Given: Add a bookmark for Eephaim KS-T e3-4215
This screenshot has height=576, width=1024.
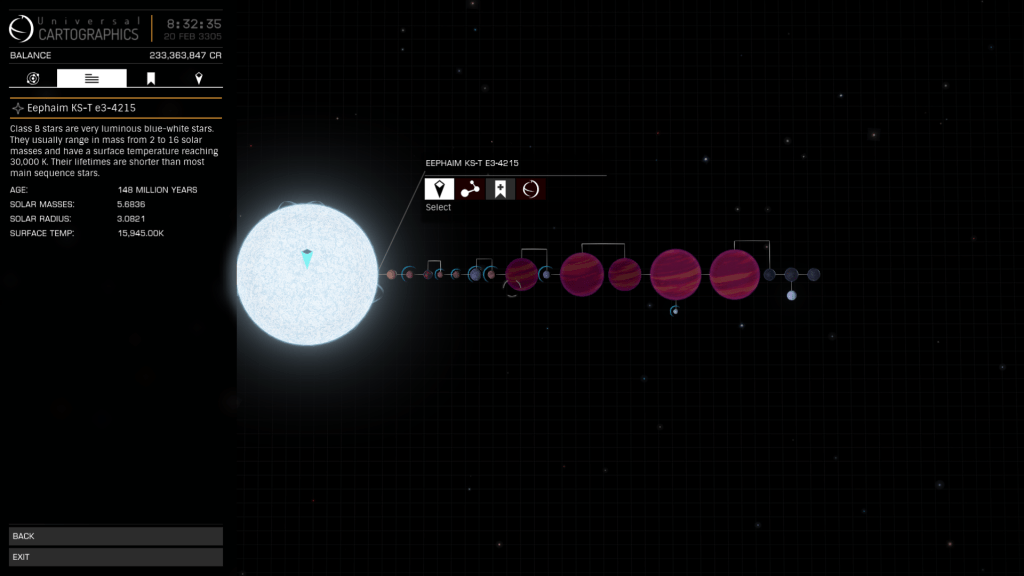Looking at the screenshot, I should pos(500,189).
